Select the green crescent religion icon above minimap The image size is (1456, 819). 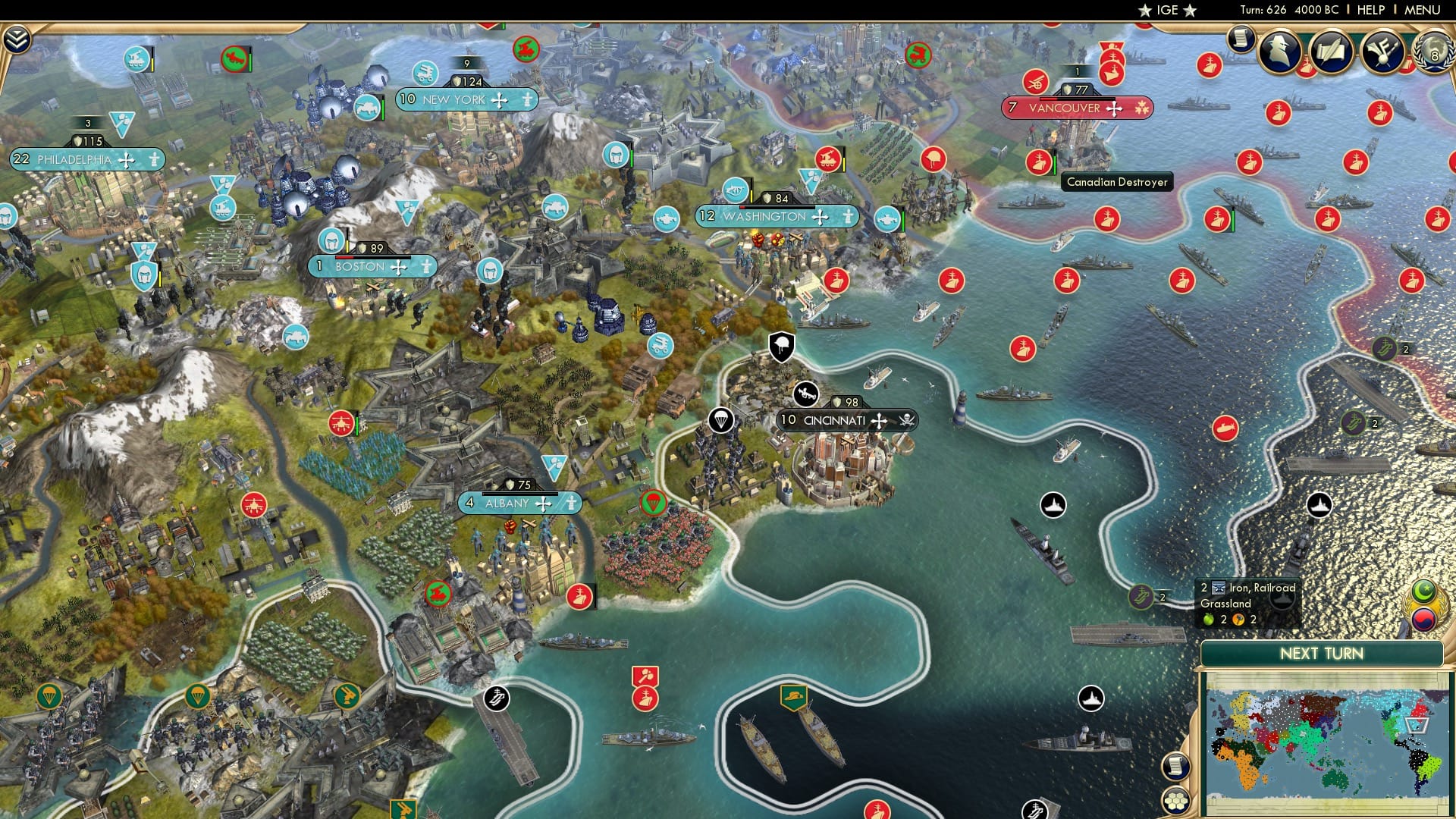[1423, 591]
